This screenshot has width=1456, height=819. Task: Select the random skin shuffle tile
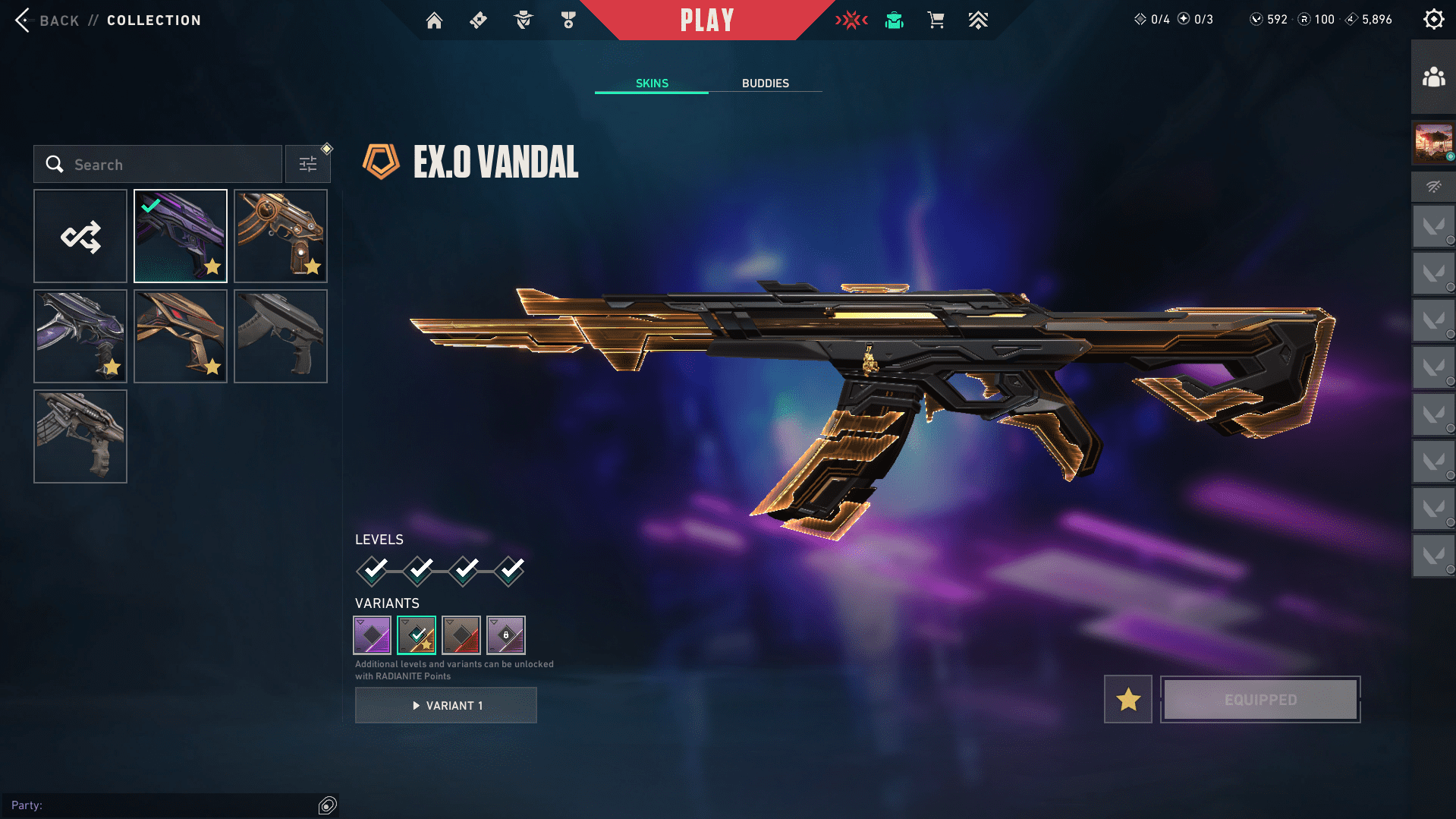tap(80, 236)
